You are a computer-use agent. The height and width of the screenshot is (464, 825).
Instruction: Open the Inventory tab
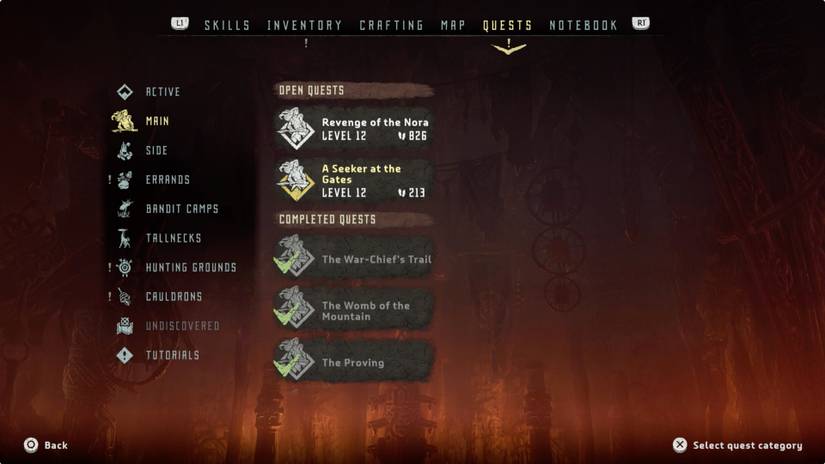coord(305,25)
